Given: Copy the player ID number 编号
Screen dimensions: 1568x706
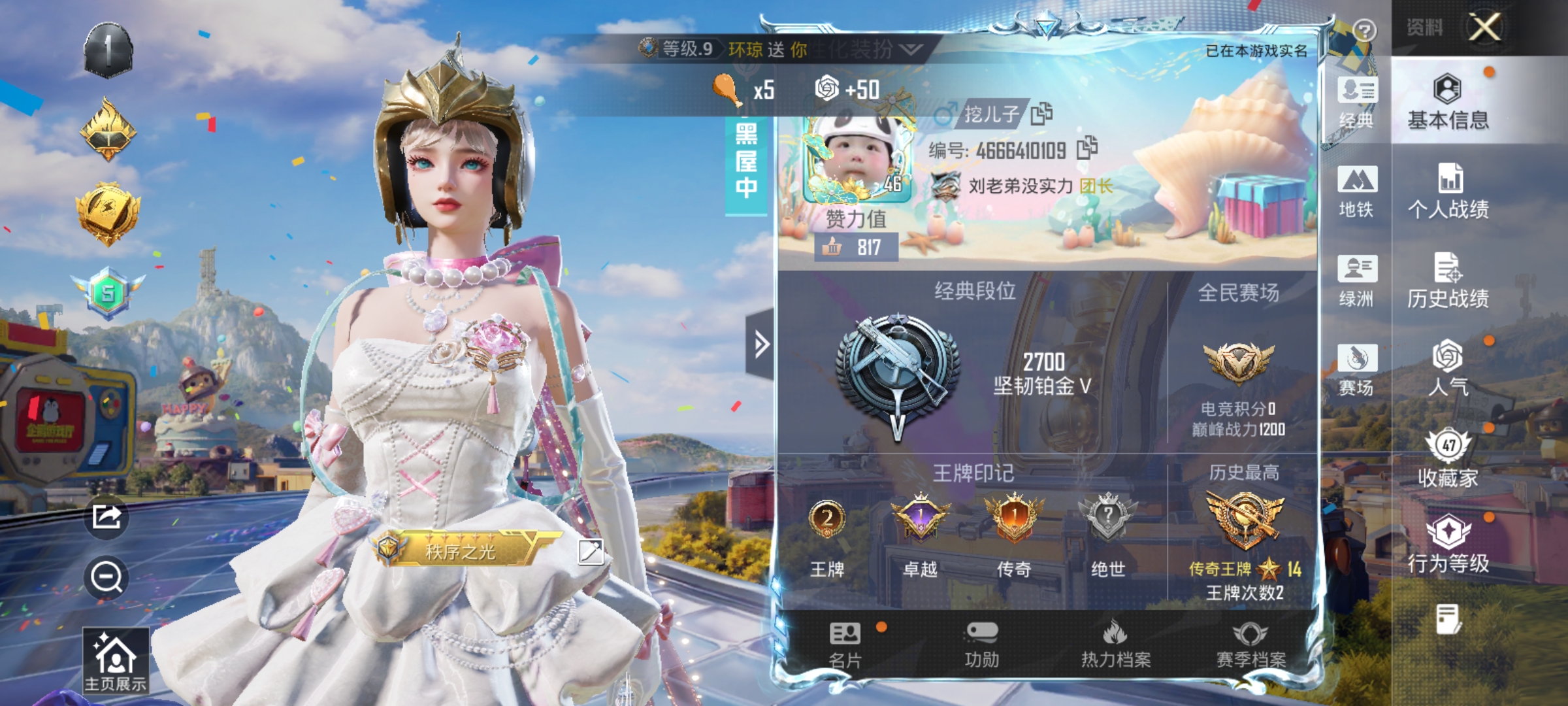Looking at the screenshot, I should 1086,148.
